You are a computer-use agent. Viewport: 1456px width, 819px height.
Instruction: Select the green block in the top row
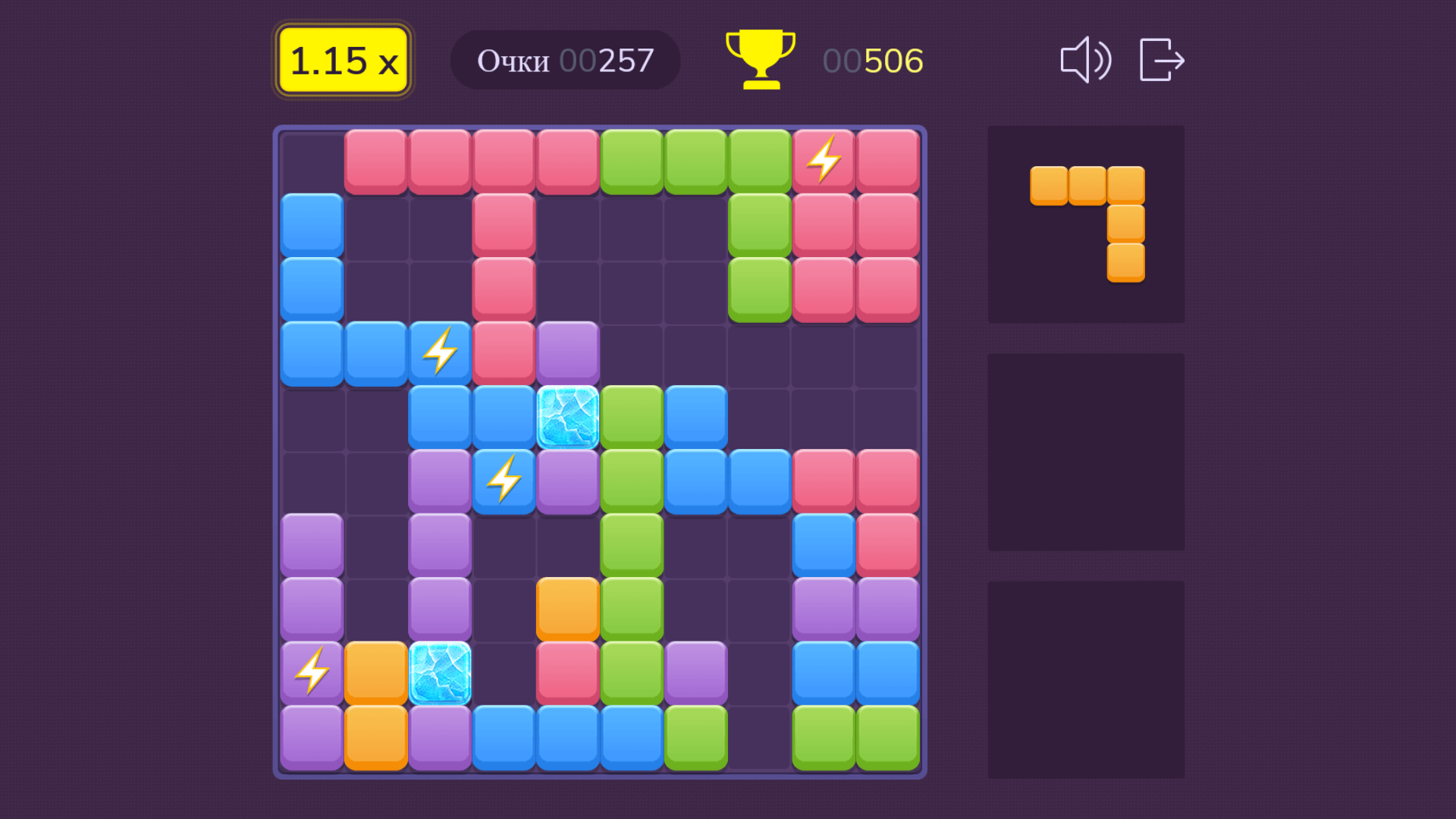click(x=632, y=159)
